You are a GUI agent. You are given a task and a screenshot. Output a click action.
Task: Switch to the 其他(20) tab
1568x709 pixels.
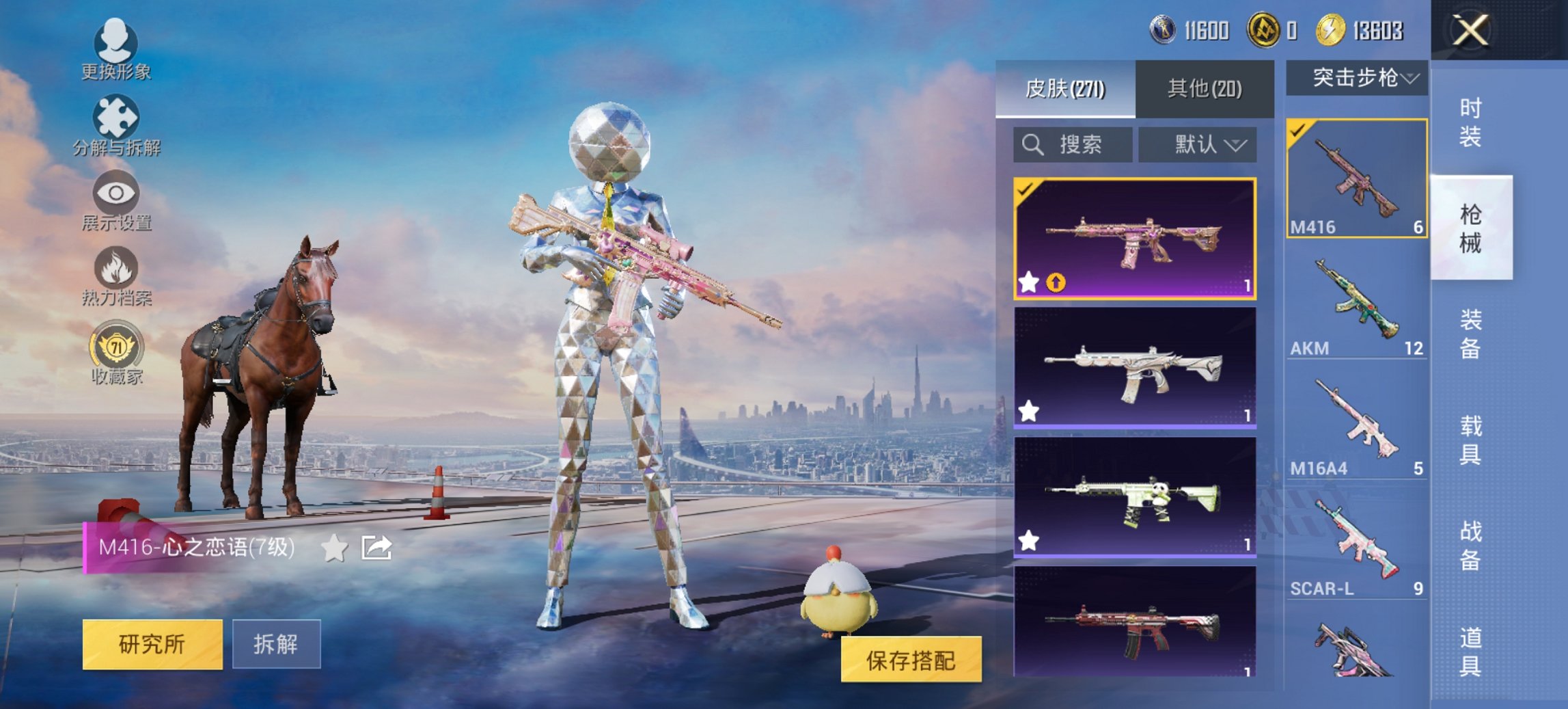(1206, 88)
